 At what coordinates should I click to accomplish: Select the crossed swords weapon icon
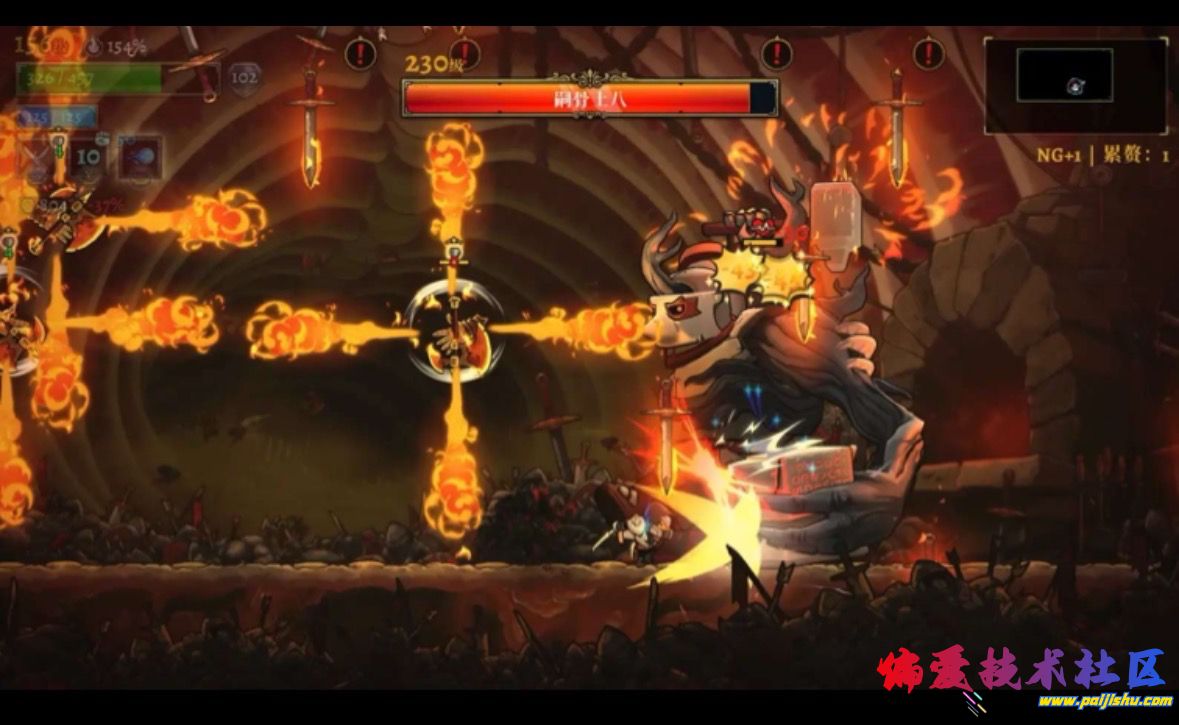click(37, 159)
